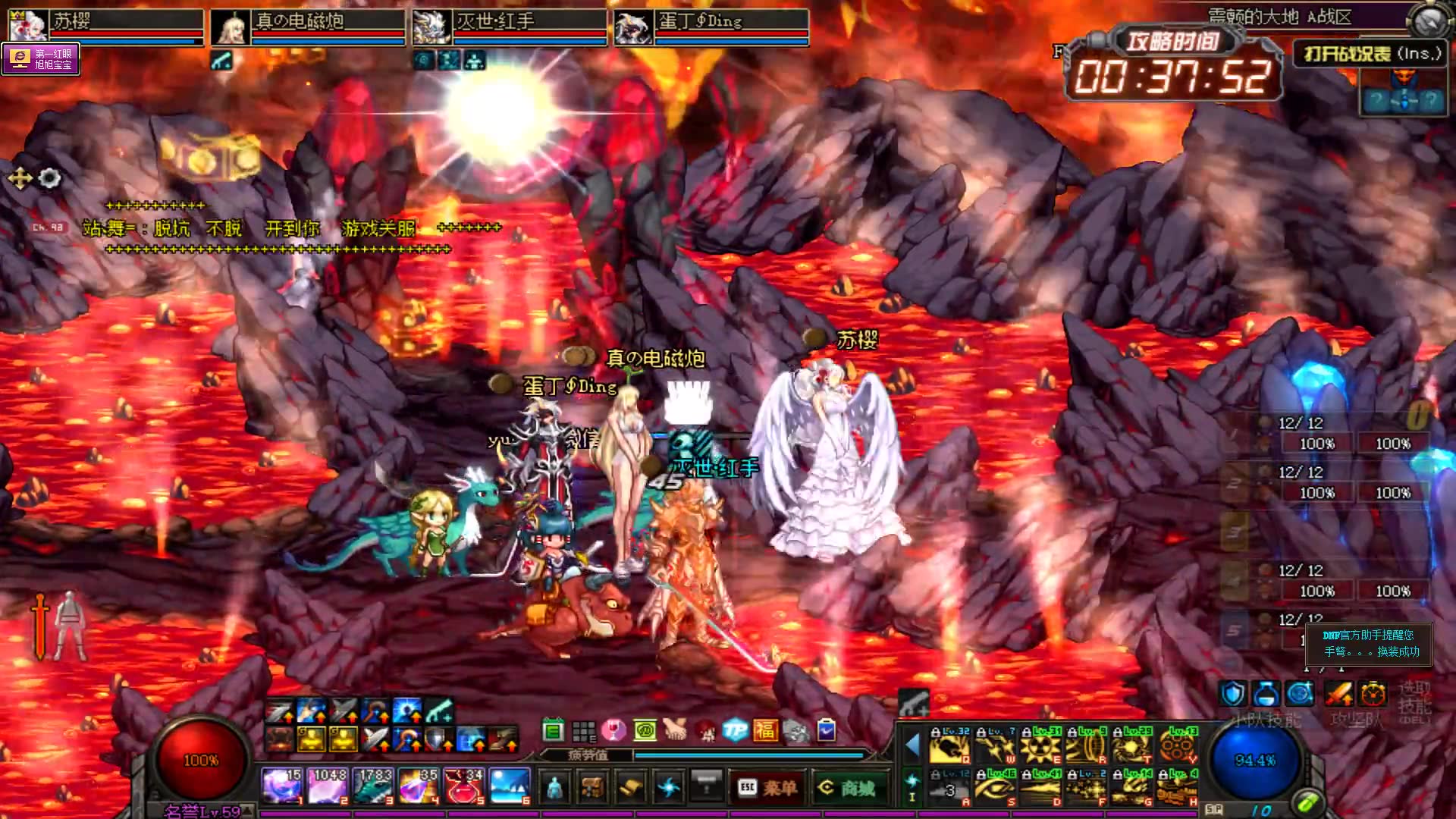
Task: Click the skill bar left arrow
Action: (912, 745)
